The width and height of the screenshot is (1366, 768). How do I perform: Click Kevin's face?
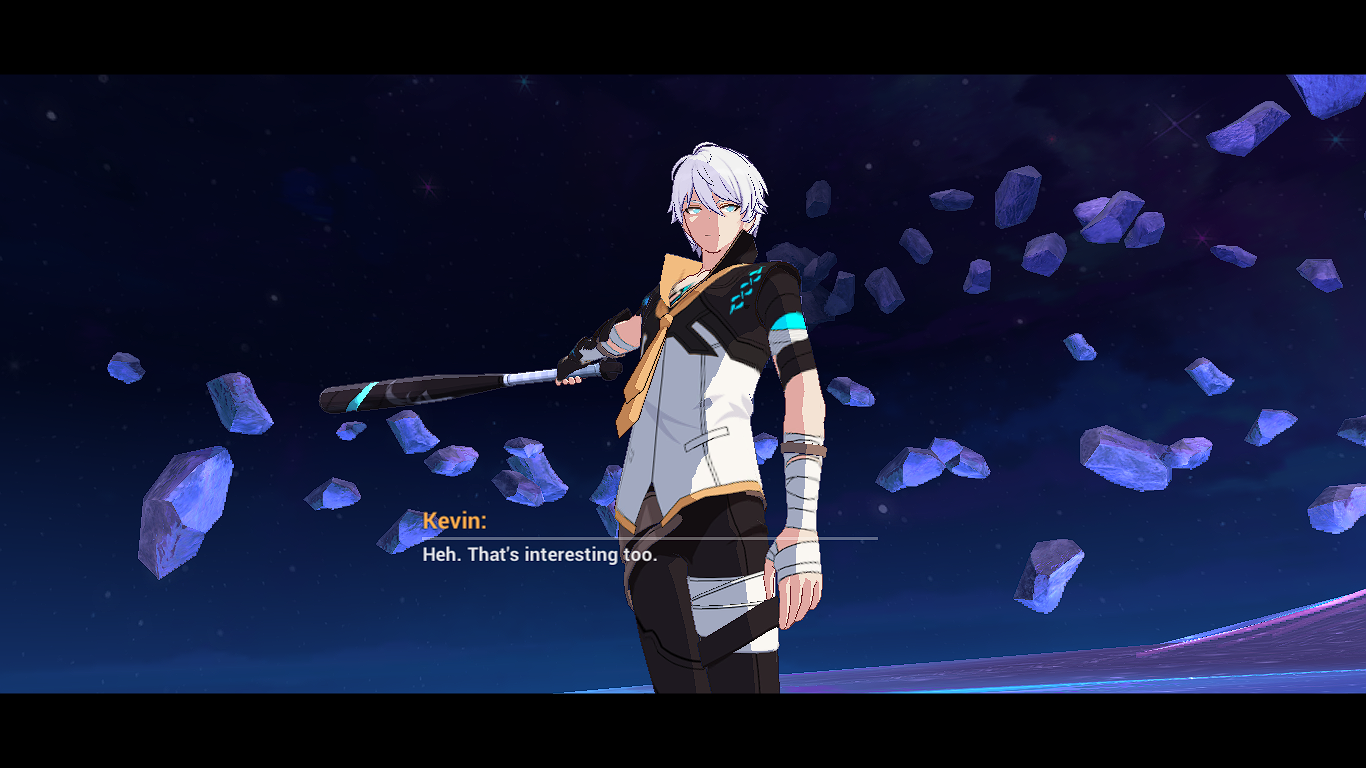708,220
